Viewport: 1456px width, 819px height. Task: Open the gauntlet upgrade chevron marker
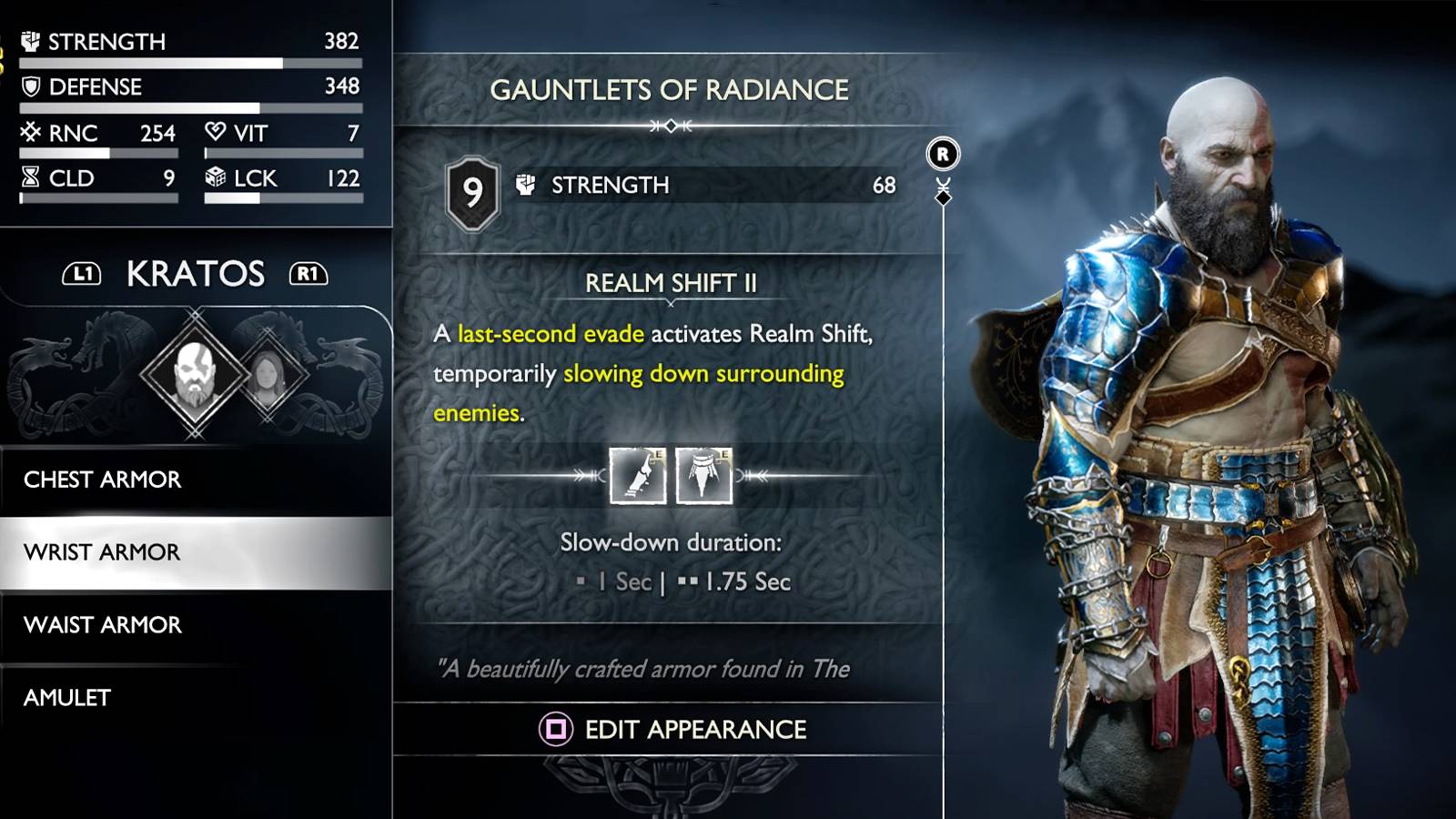942,191
